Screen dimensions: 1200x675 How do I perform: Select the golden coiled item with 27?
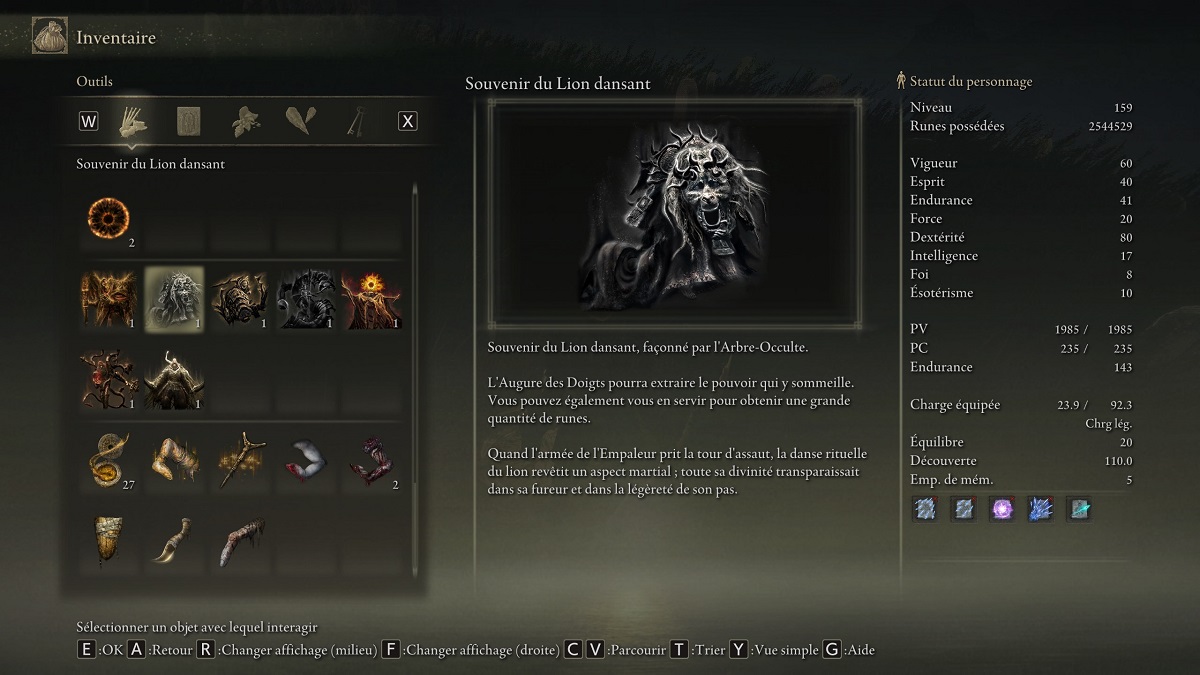coord(109,459)
